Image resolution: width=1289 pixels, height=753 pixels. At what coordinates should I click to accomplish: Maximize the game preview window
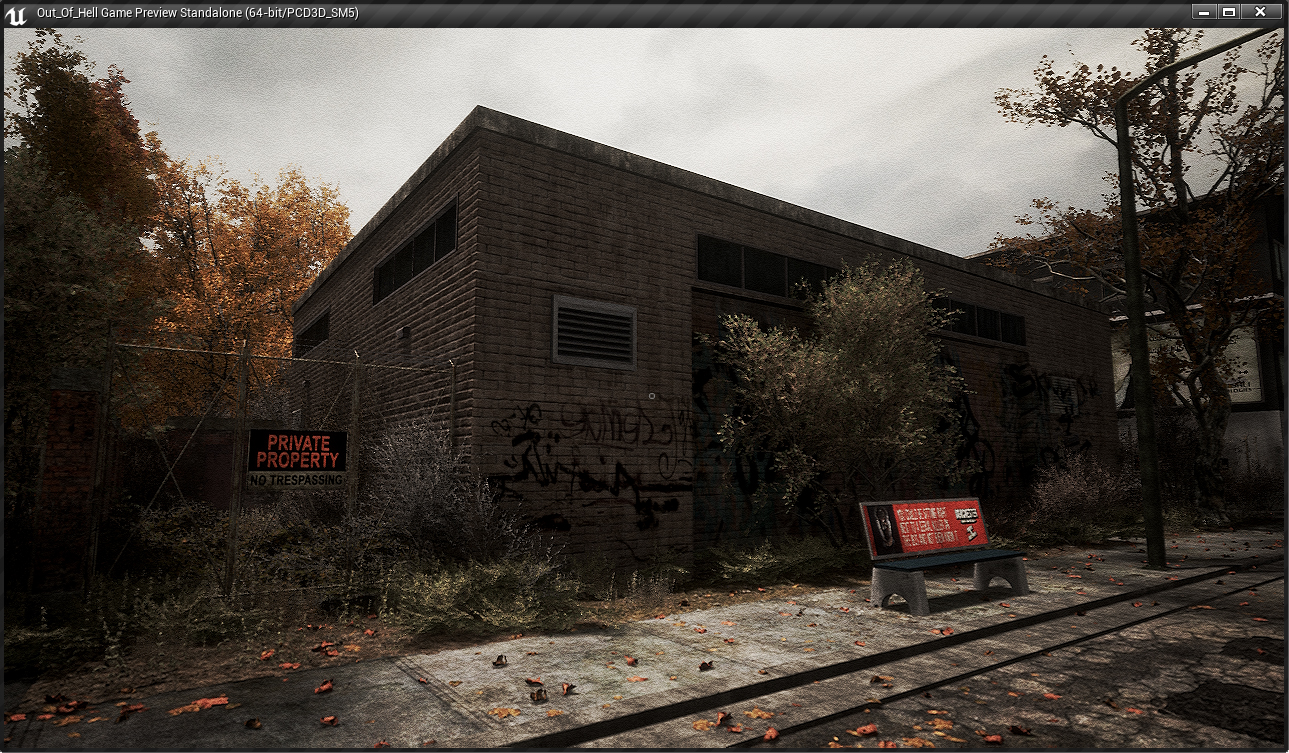pos(1229,12)
